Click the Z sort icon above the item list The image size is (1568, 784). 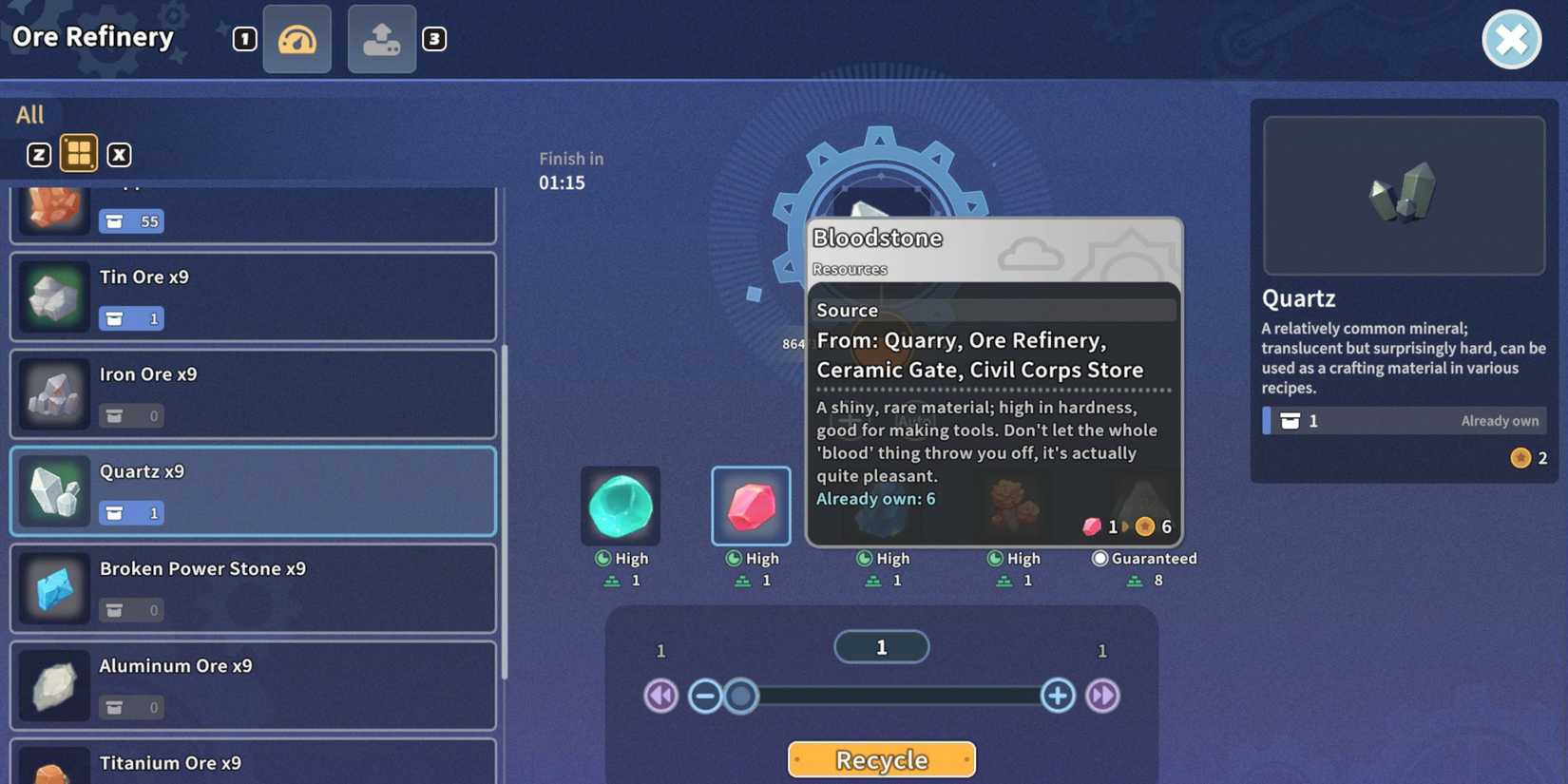coord(38,153)
